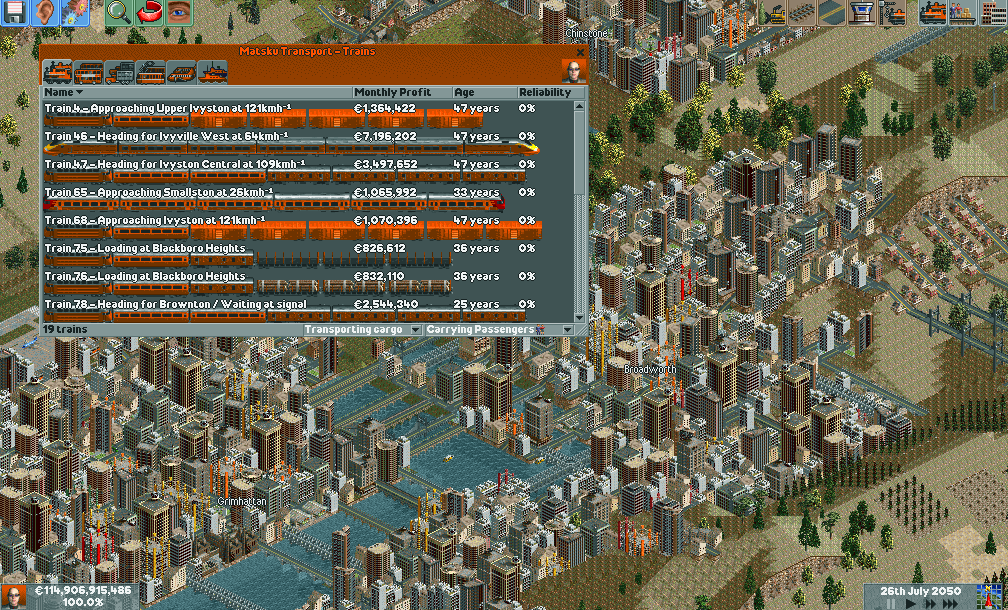This screenshot has height=610, width=1008.
Task: Switch to the trains vehicle tab
Action: pyautogui.click(x=57, y=72)
